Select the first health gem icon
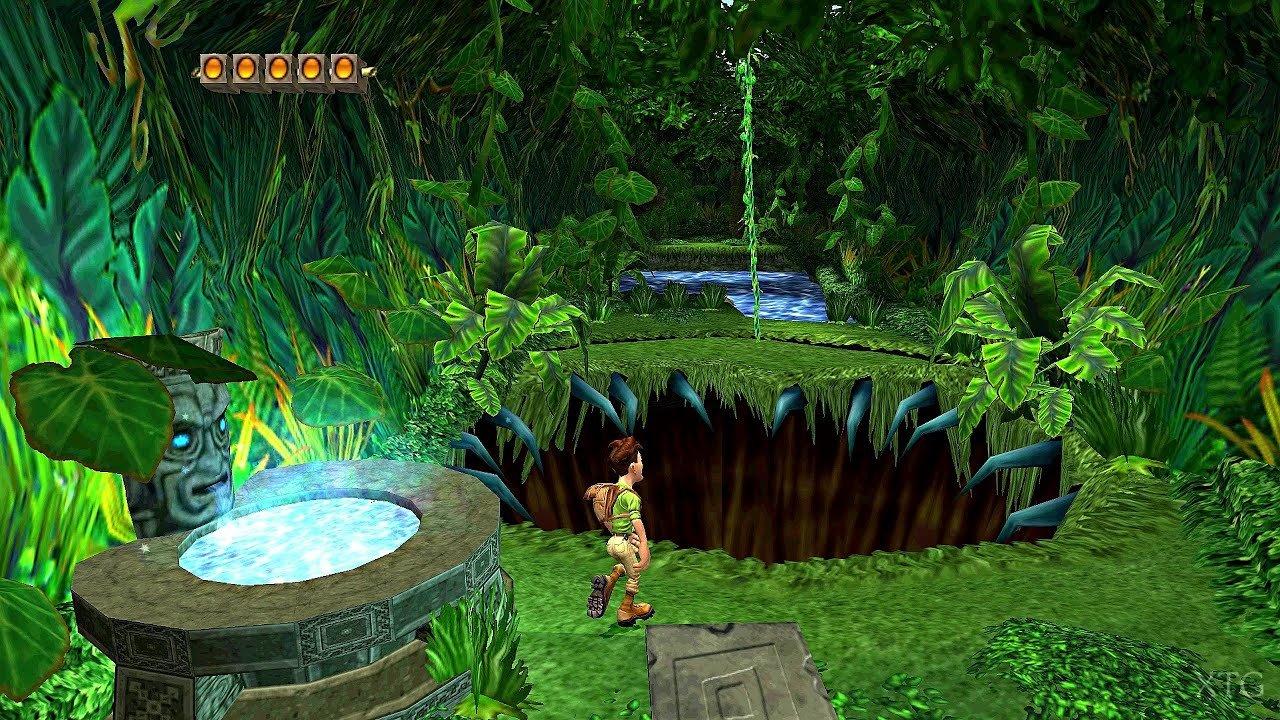The width and height of the screenshot is (1280, 720). [213, 67]
